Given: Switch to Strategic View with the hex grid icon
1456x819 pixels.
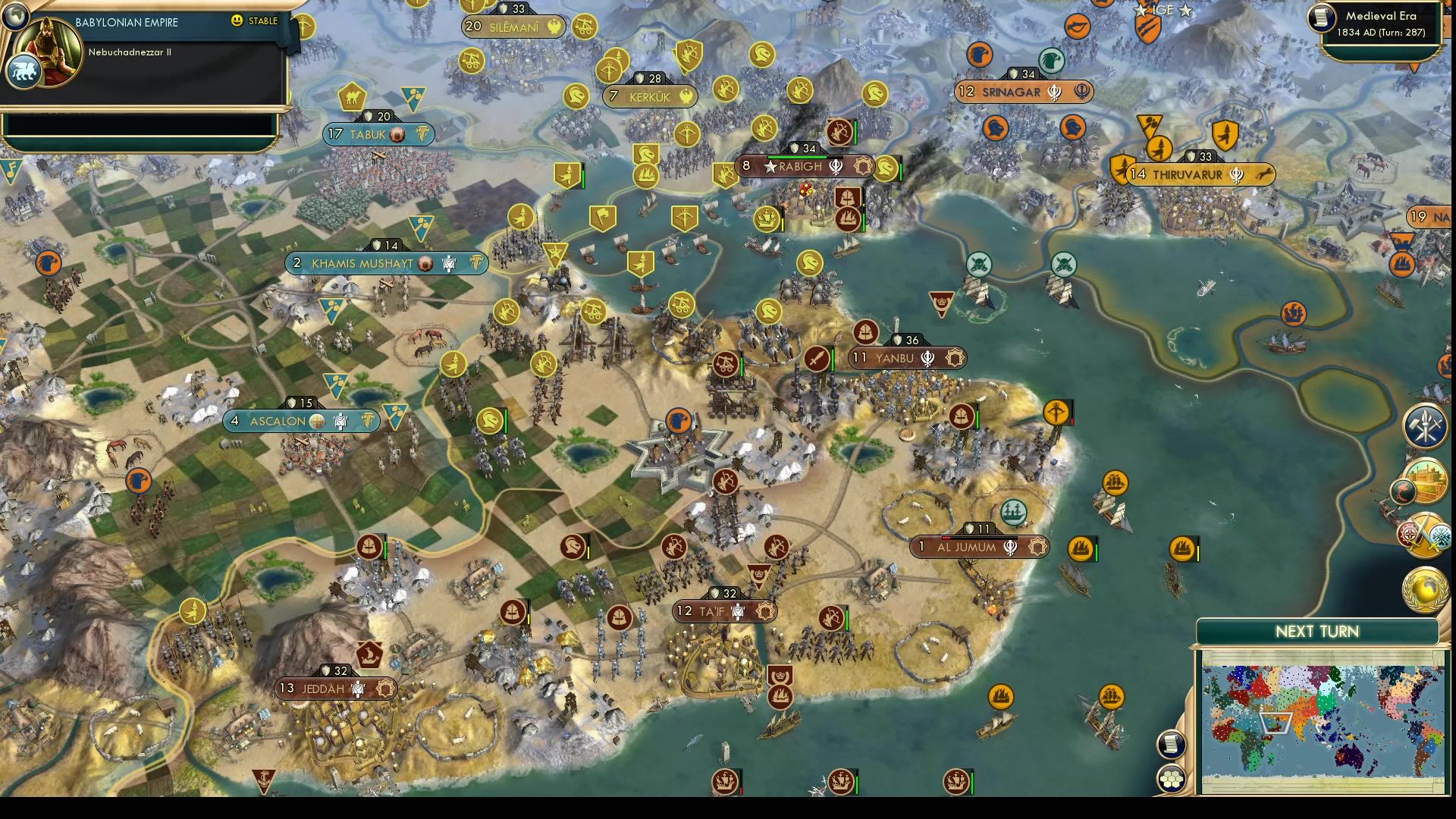Looking at the screenshot, I should point(1172,778).
